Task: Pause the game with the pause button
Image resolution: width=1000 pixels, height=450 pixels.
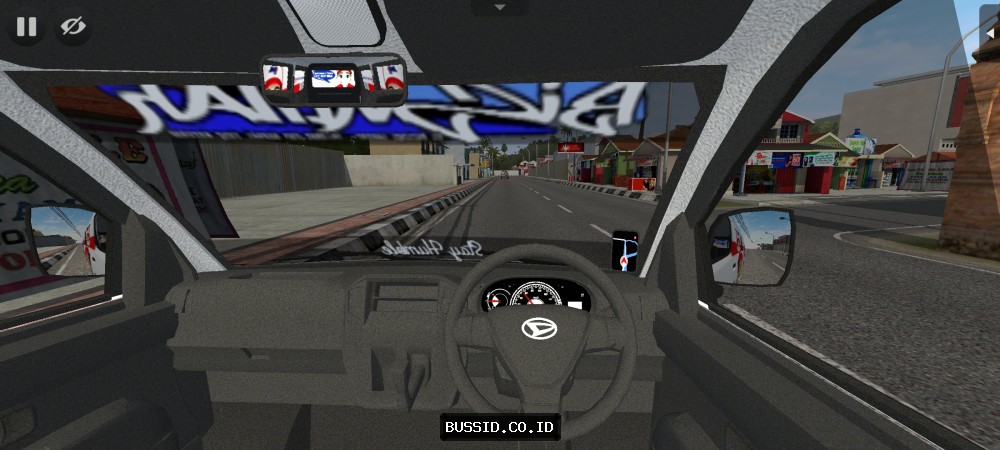Action: click(27, 27)
